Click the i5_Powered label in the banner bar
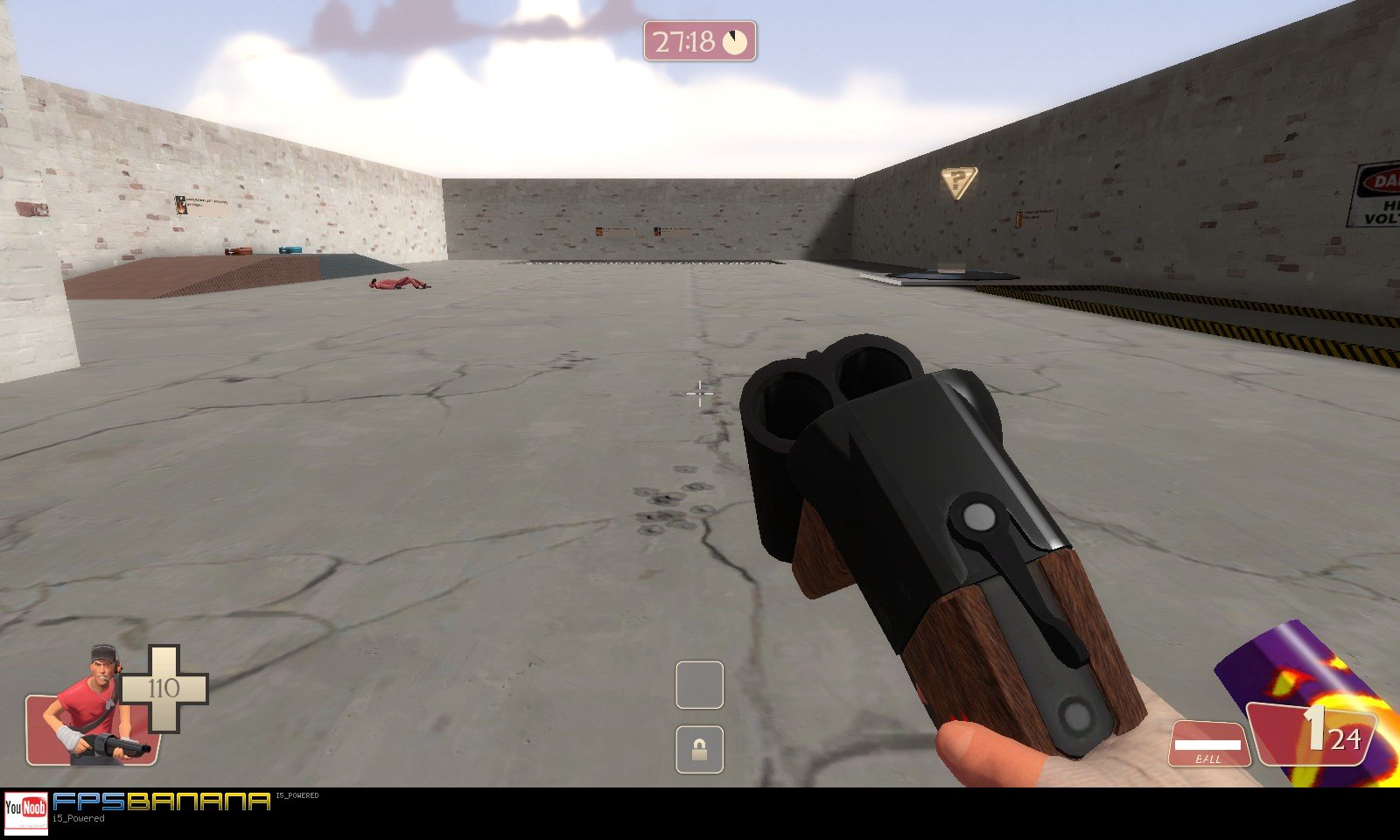This screenshot has width=1400, height=840. pos(79,816)
